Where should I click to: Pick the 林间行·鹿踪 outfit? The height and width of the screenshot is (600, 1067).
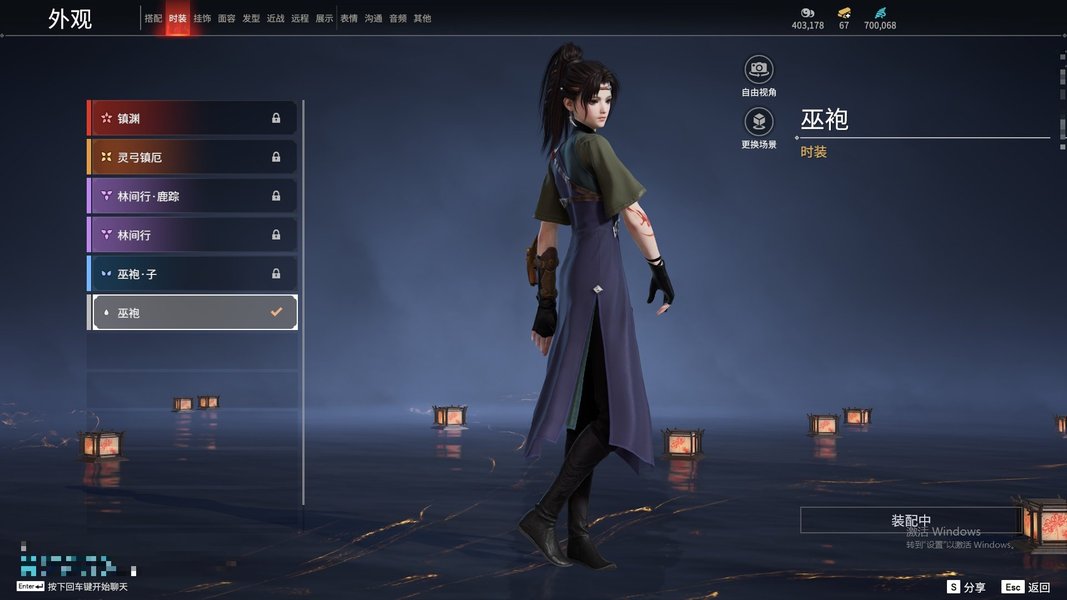[x=193, y=196]
